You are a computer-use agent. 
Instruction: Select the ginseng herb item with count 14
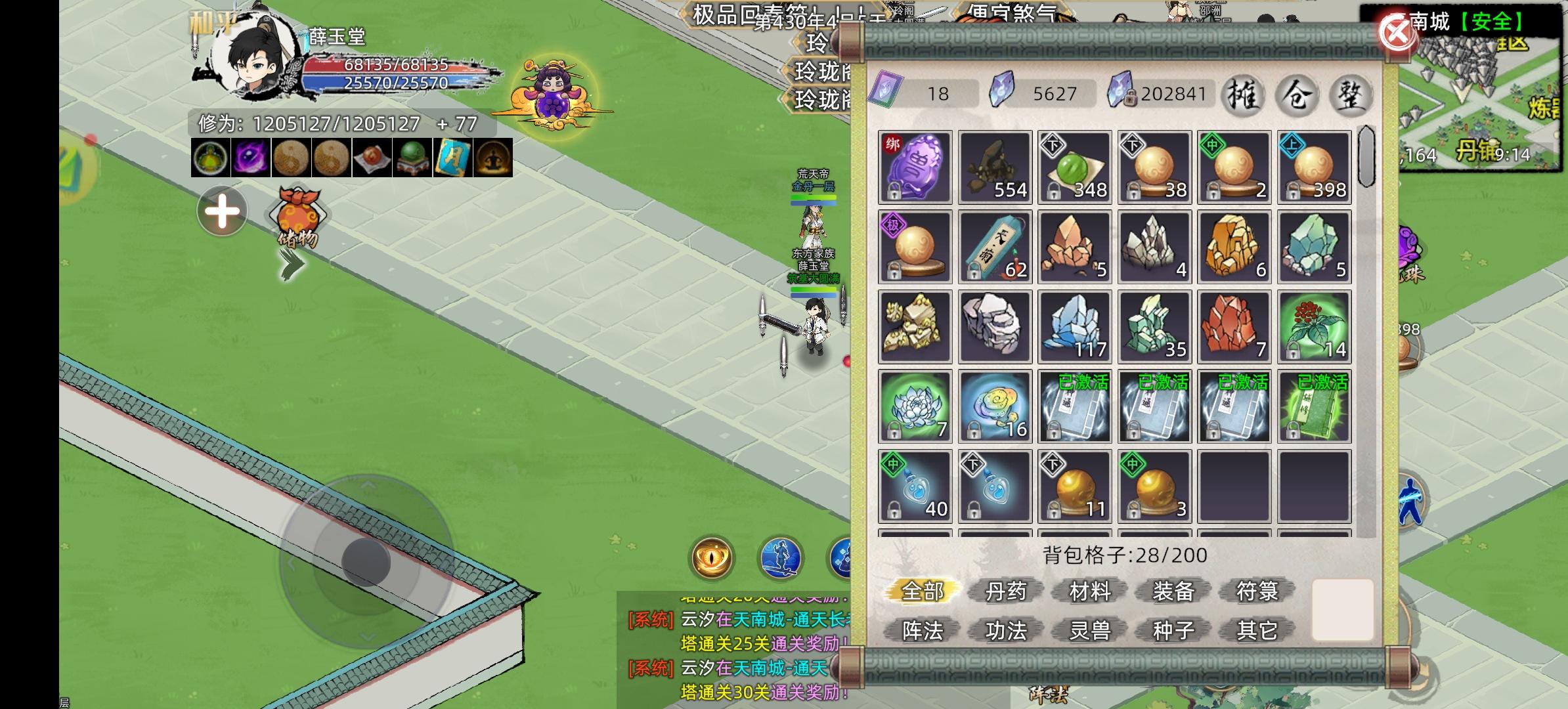coord(1313,326)
